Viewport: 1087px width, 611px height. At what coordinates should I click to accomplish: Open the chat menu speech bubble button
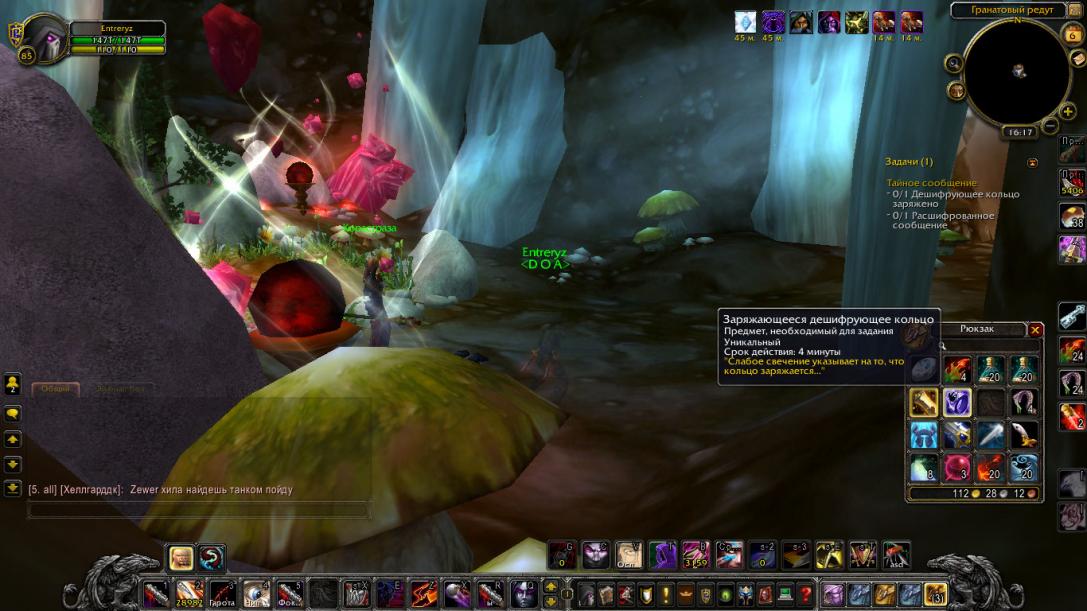pos(13,411)
